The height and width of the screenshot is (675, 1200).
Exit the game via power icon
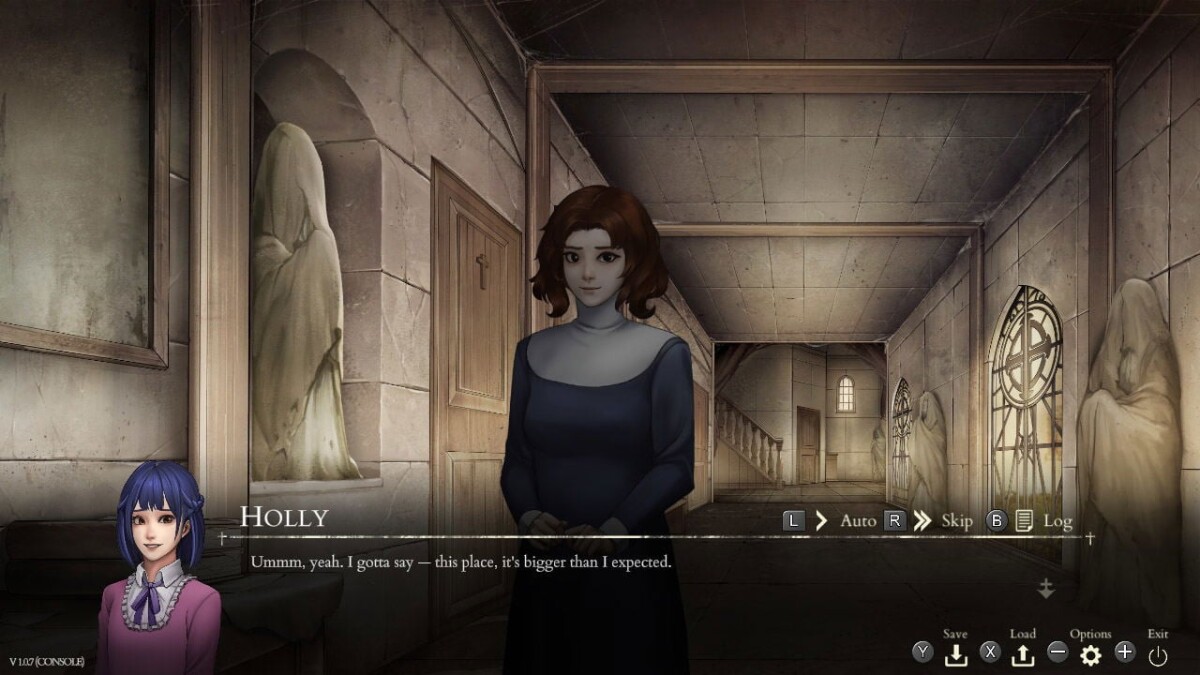(1158, 655)
